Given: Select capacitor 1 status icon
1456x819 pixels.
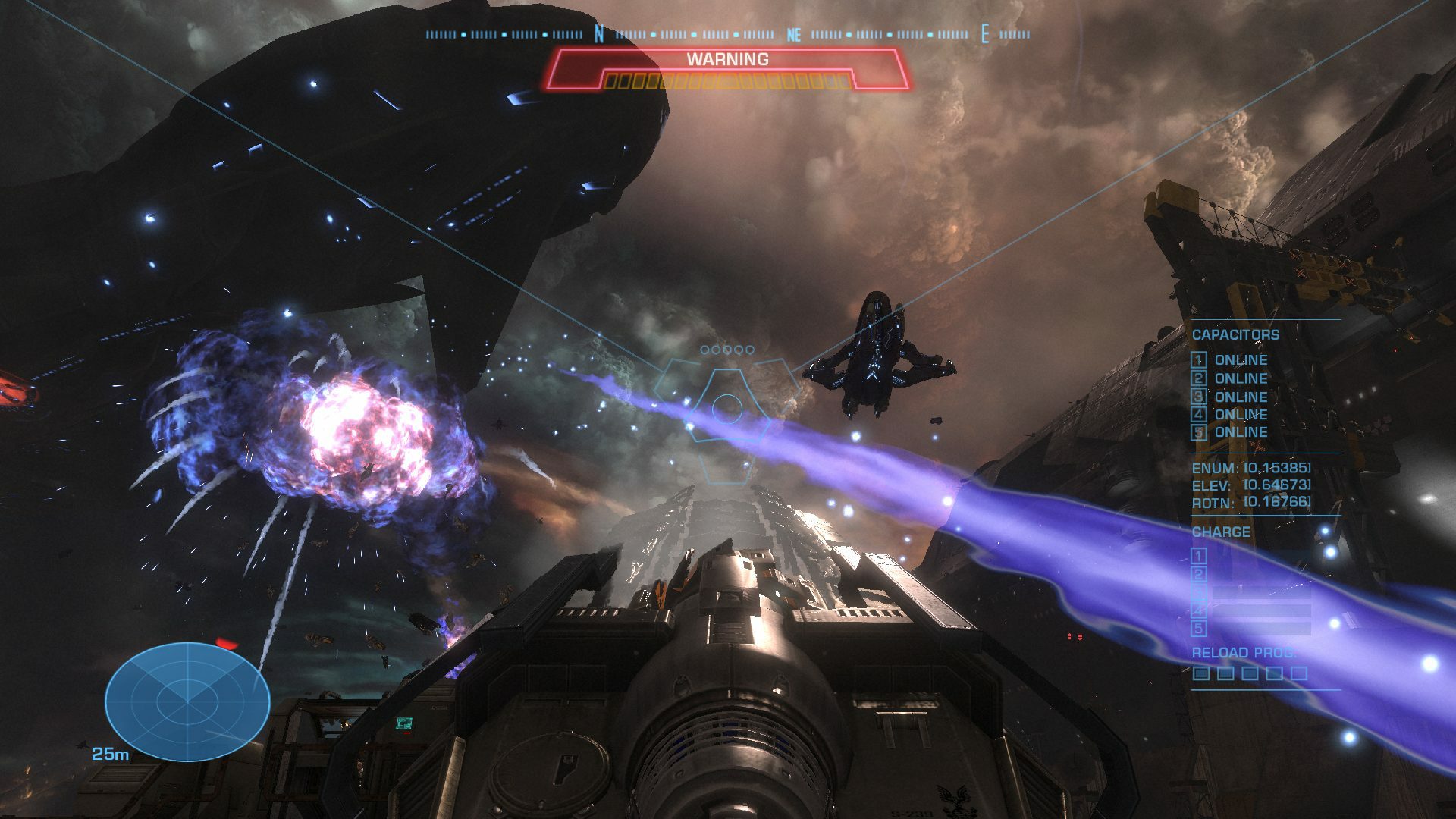Looking at the screenshot, I should 1198,359.
